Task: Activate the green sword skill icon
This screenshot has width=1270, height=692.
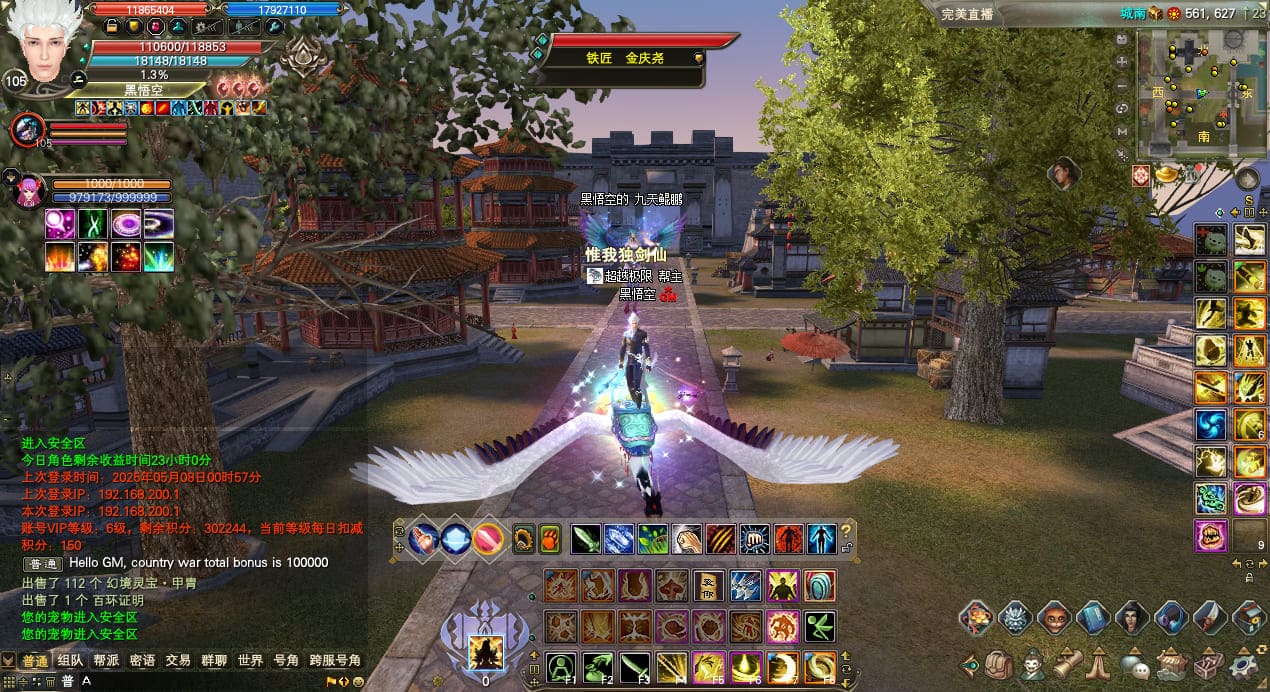Action: coord(586,539)
